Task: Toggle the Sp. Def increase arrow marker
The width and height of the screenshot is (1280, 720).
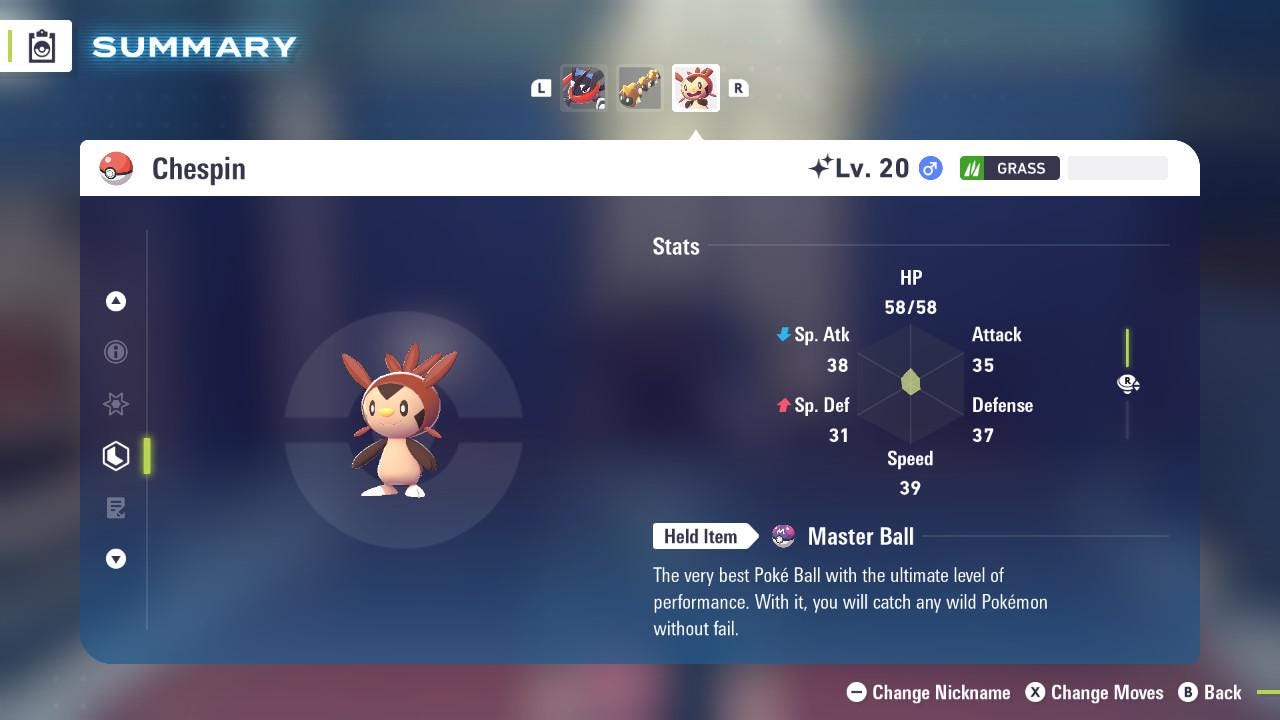Action: (784, 405)
